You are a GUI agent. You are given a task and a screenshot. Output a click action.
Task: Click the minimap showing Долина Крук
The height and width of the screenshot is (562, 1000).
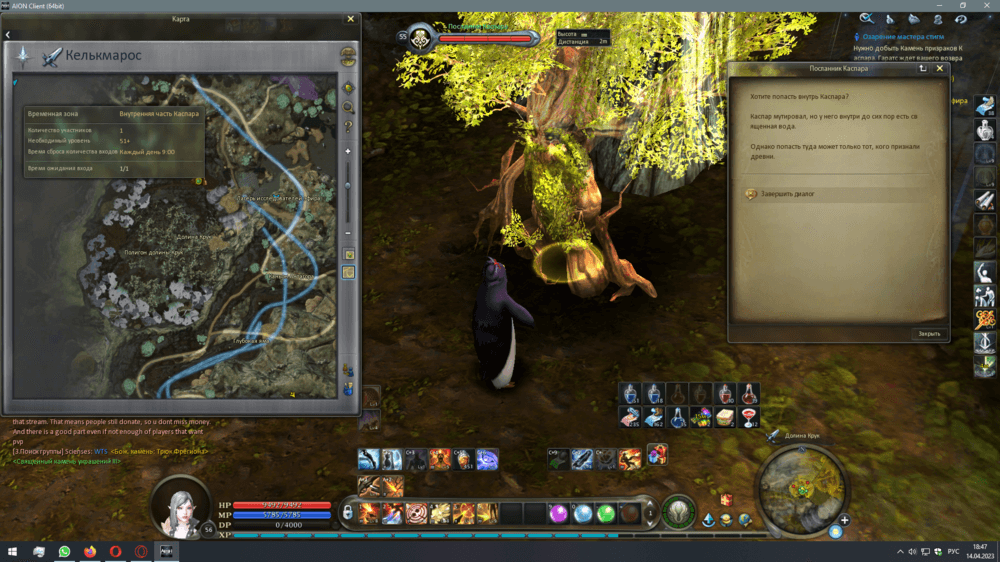point(800,488)
